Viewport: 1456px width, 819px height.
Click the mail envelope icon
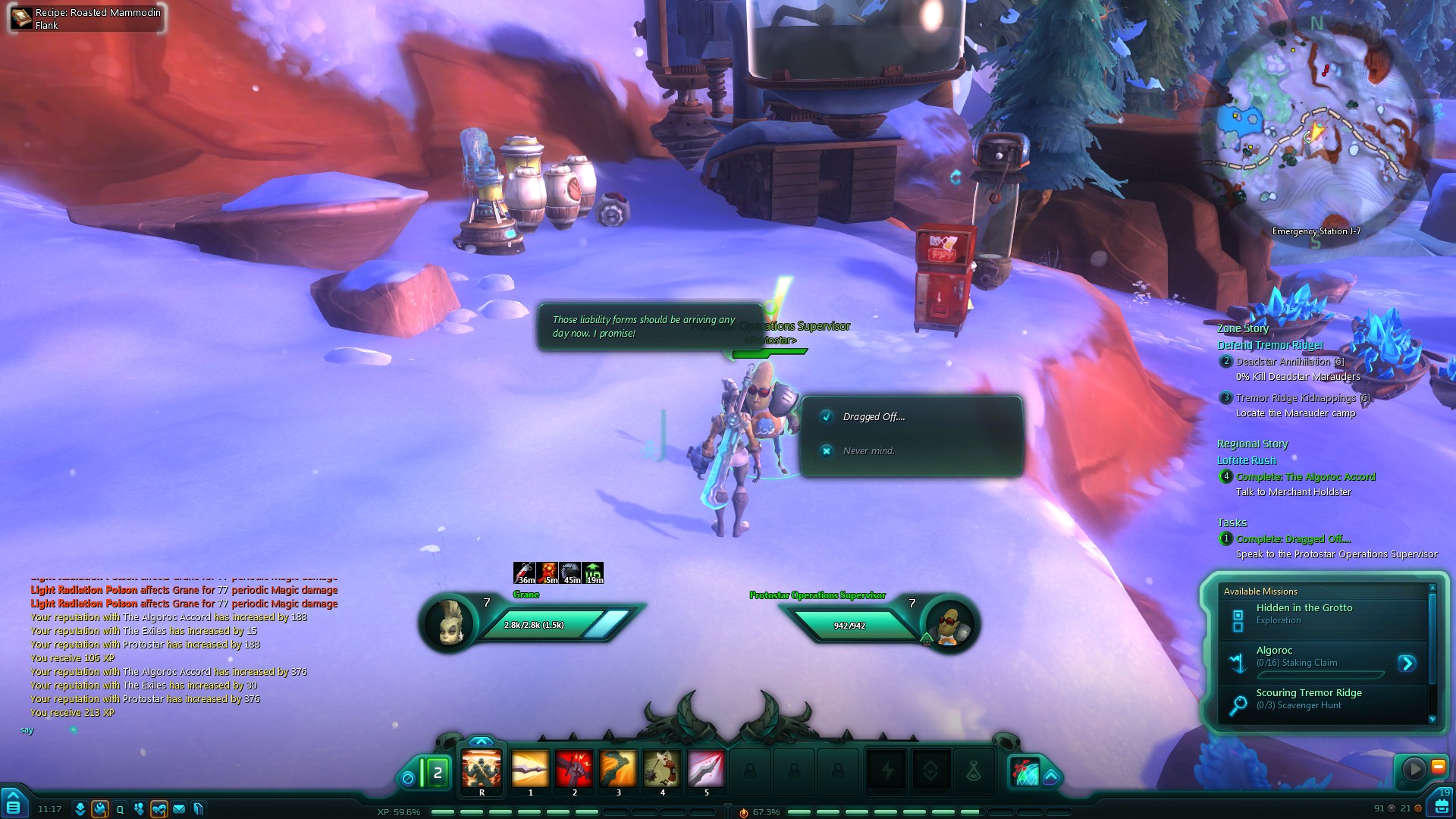click(179, 809)
